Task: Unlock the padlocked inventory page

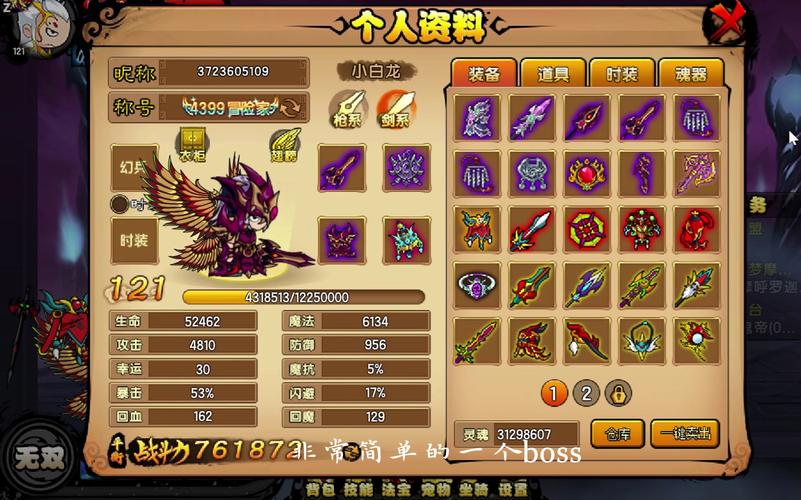Action: point(619,393)
